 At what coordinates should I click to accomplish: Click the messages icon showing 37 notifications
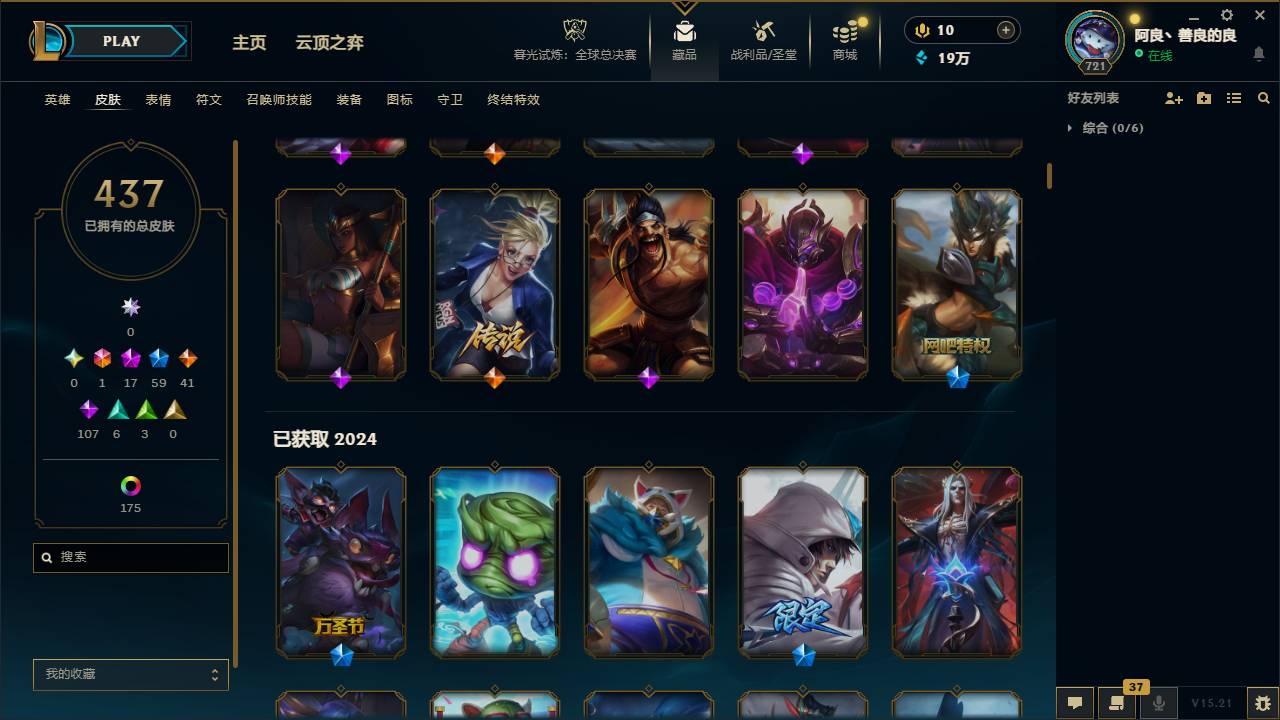tap(1117, 703)
